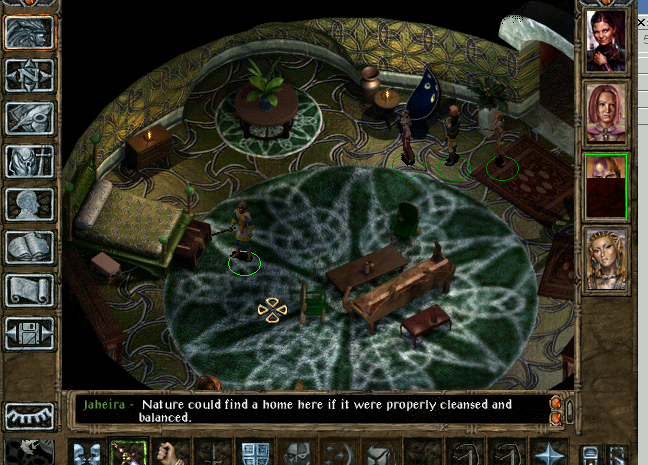Open options via the floppy disk button
The image size is (648, 465).
pos(29,333)
